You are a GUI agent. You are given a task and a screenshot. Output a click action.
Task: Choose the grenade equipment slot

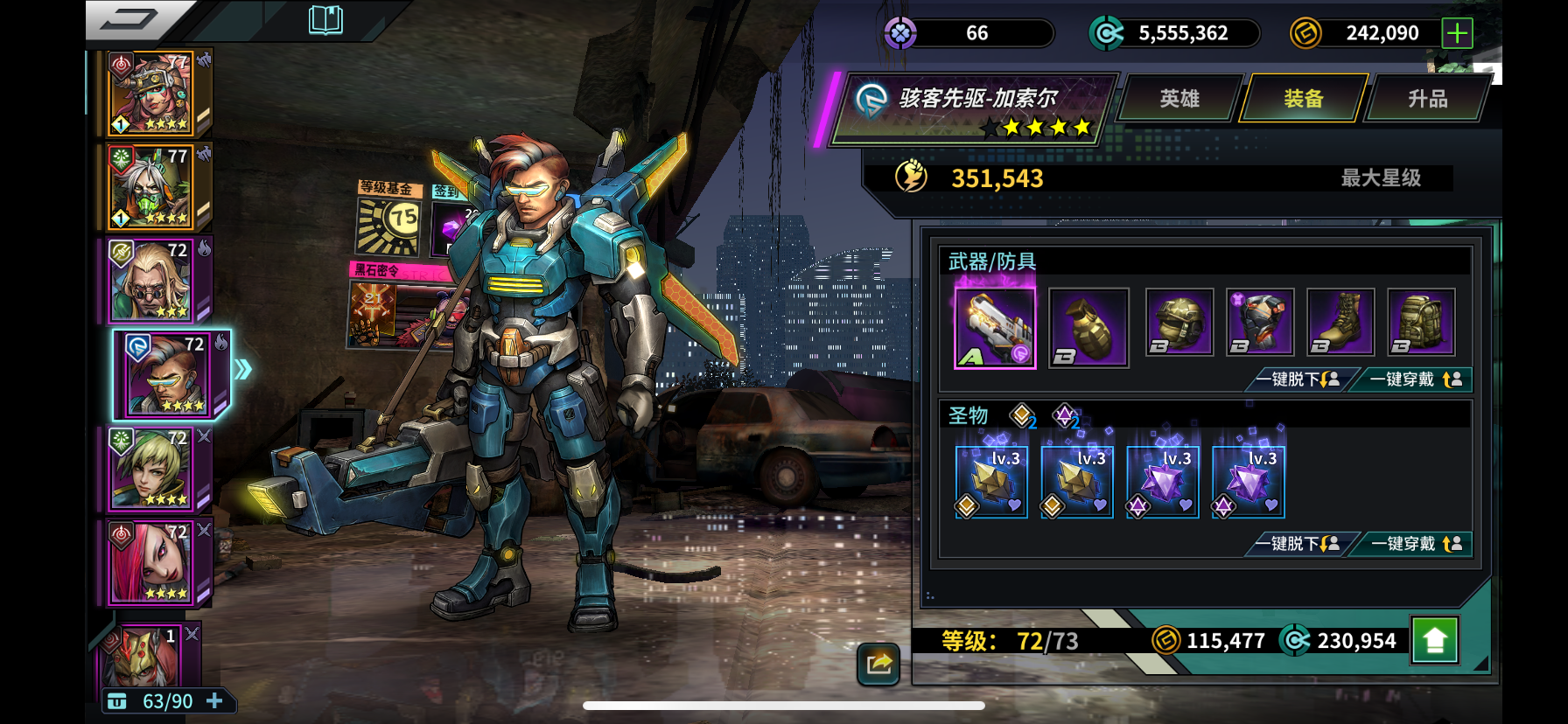tap(1088, 327)
